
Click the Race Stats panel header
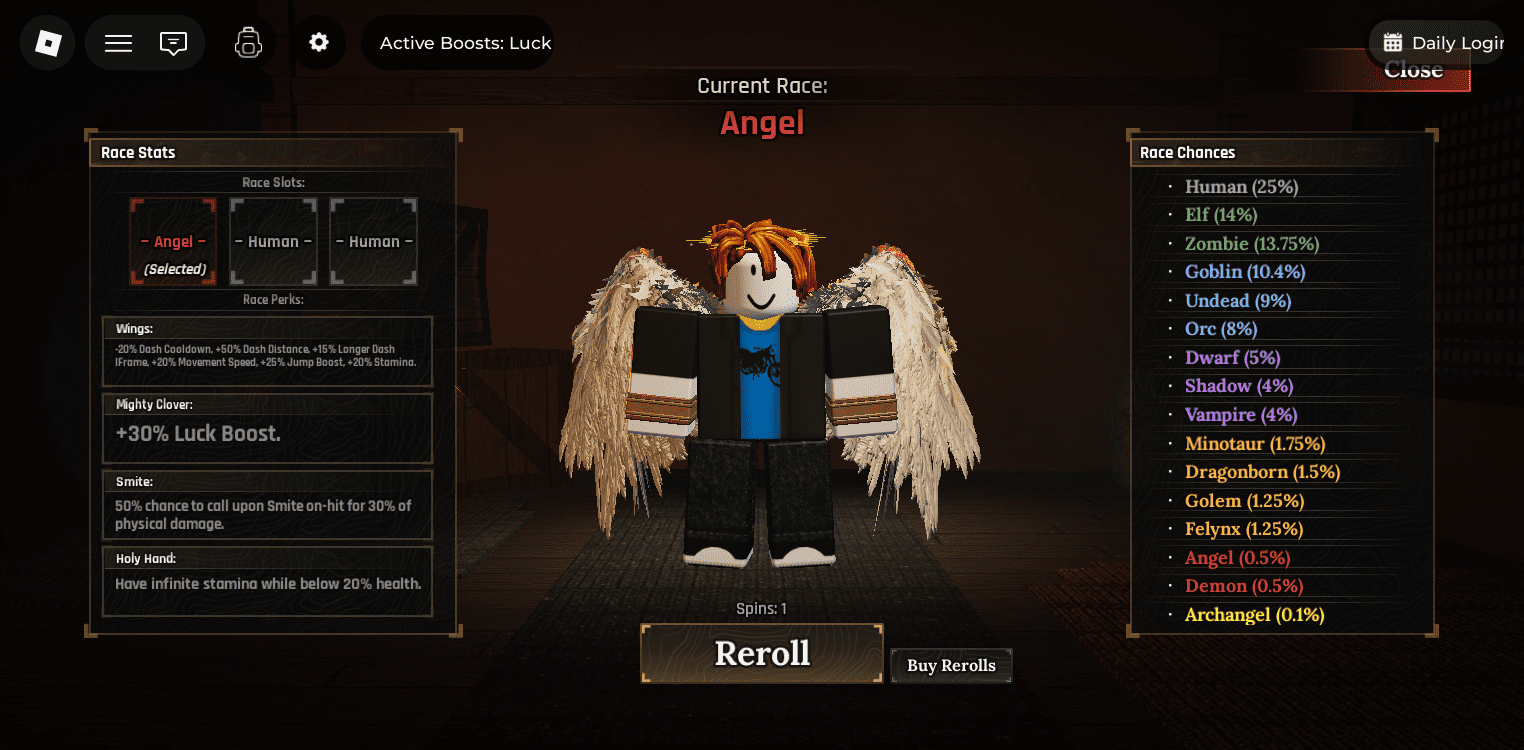138,152
